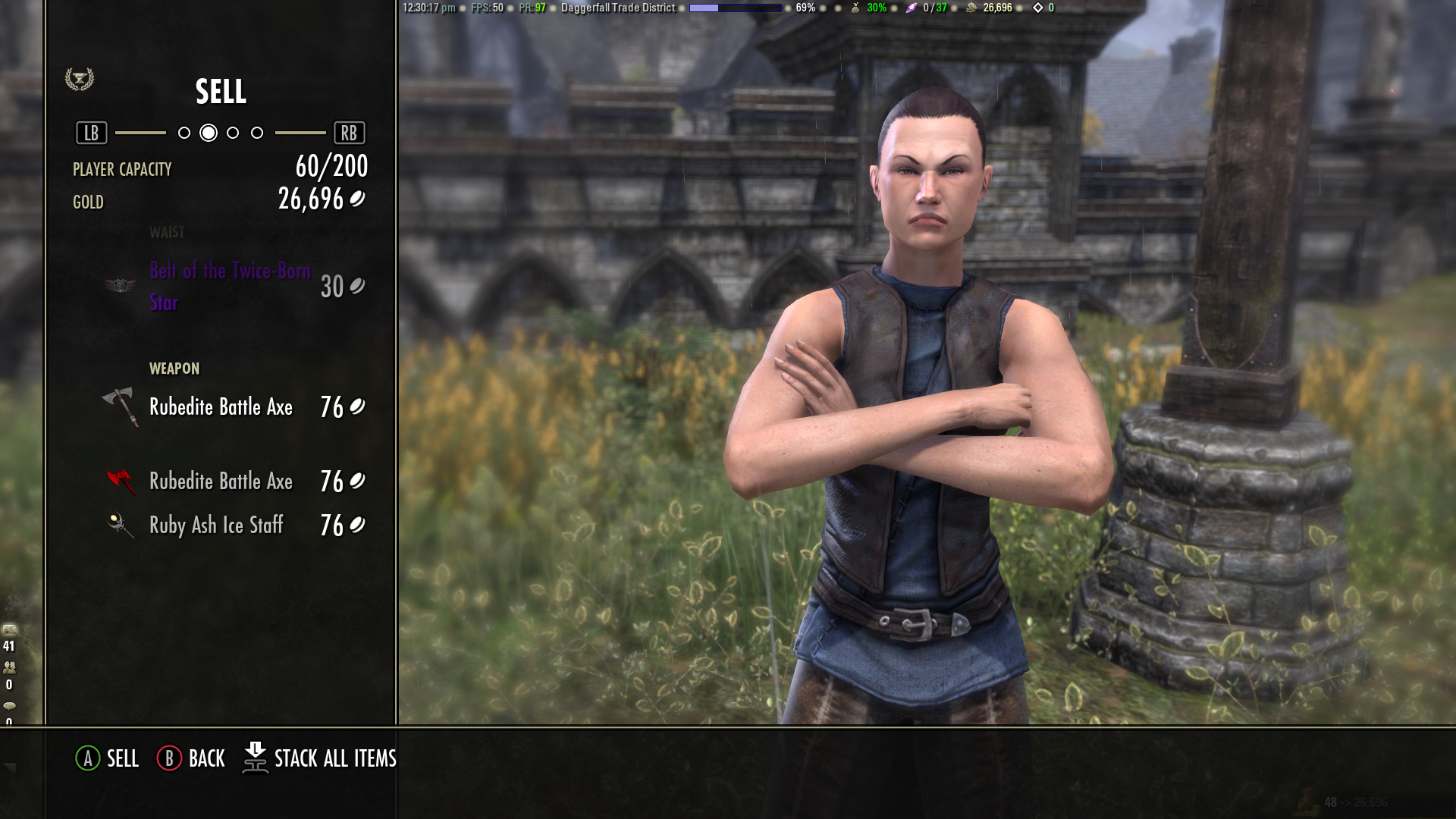Image resolution: width=1456 pixels, height=819 pixels.
Task: Select the third page indicator dot
Action: (232, 132)
